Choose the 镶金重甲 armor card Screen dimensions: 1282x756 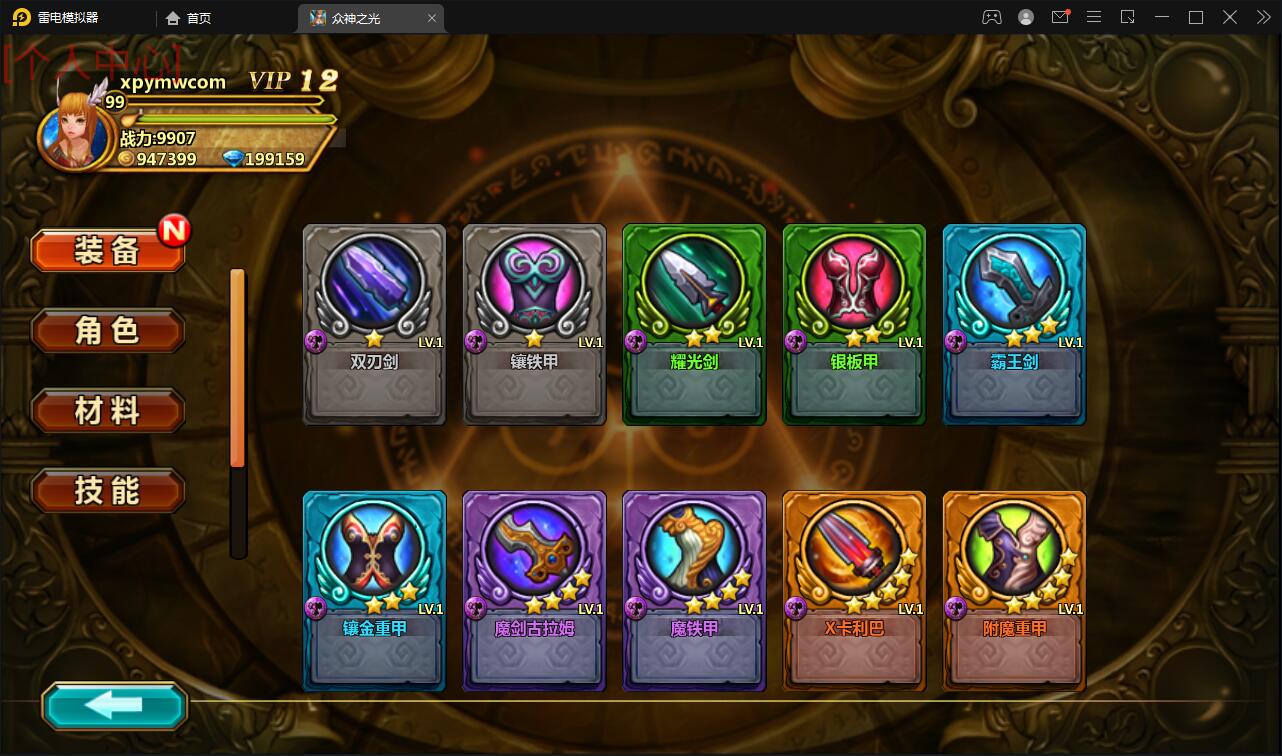[x=374, y=590]
